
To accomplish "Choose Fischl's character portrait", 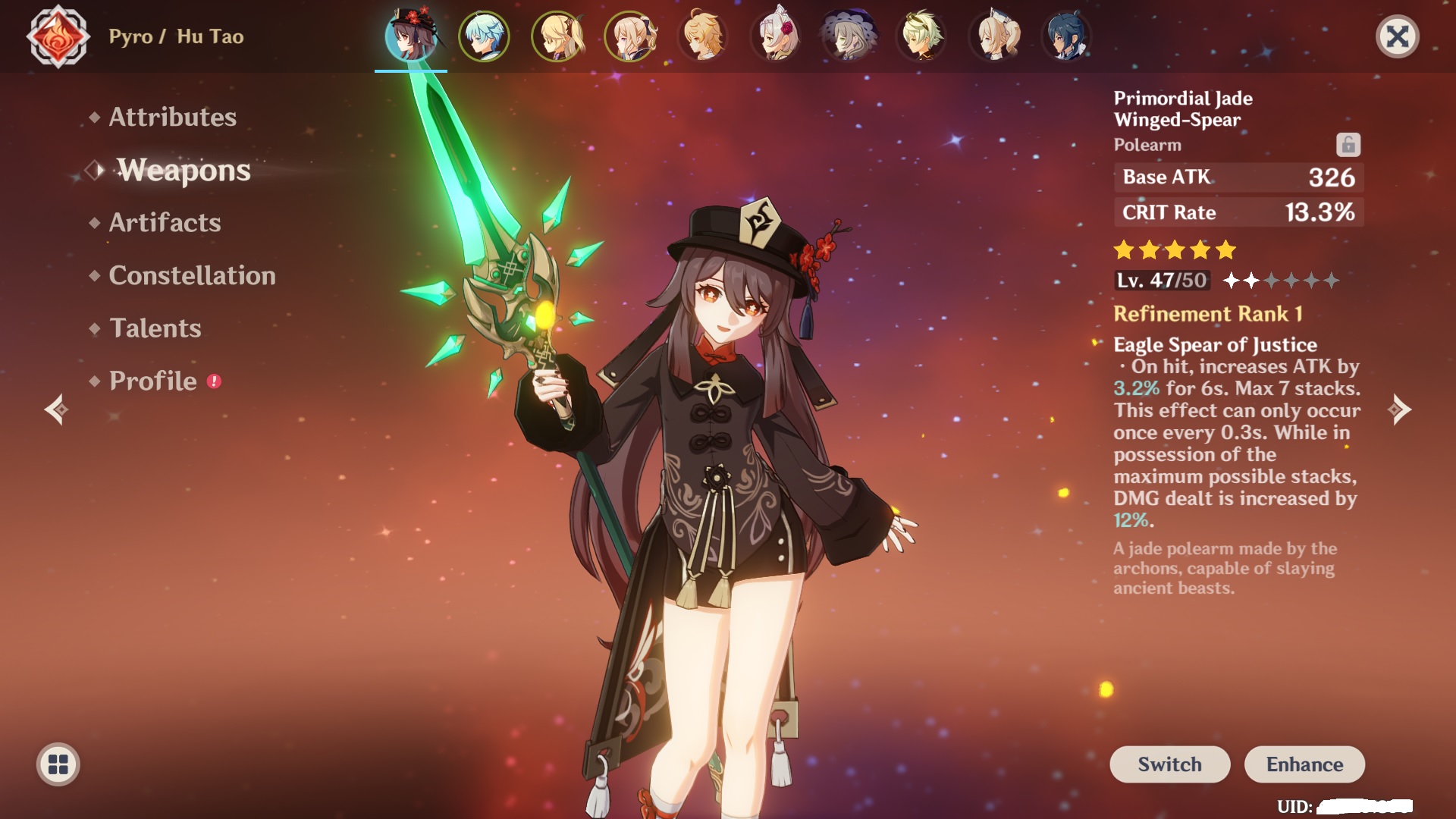I will tap(557, 36).
